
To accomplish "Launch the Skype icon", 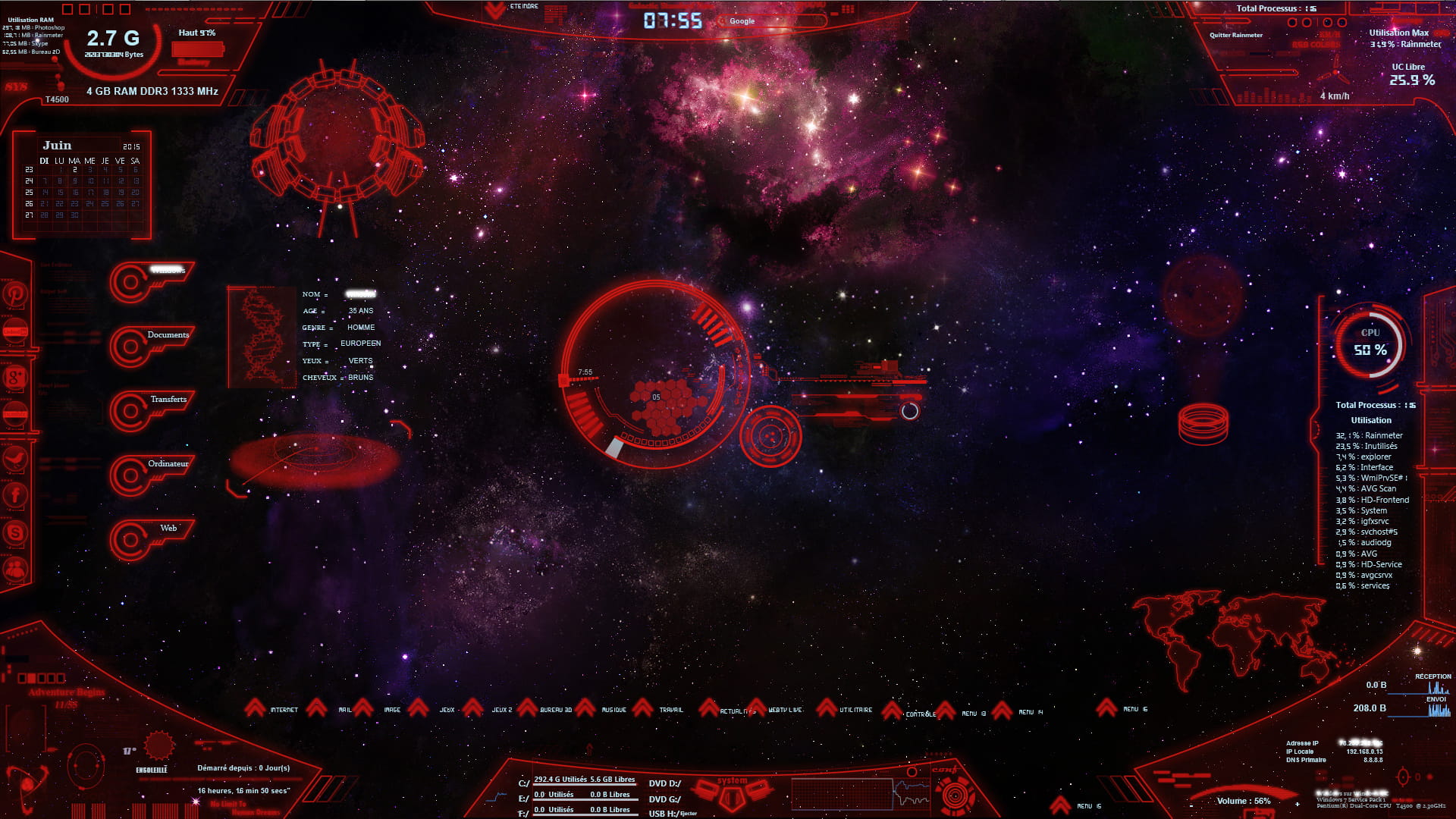I will 15,532.
